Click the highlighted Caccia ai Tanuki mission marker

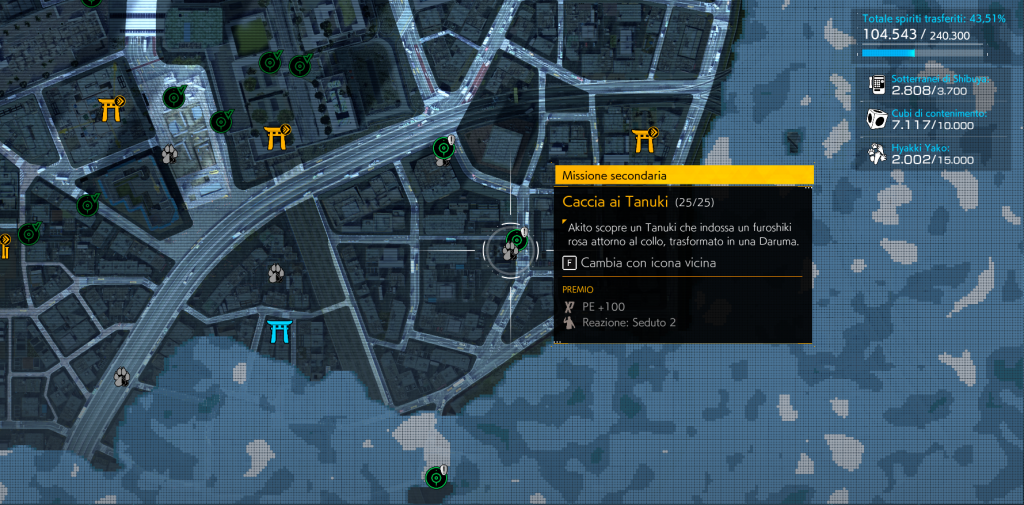coord(514,243)
